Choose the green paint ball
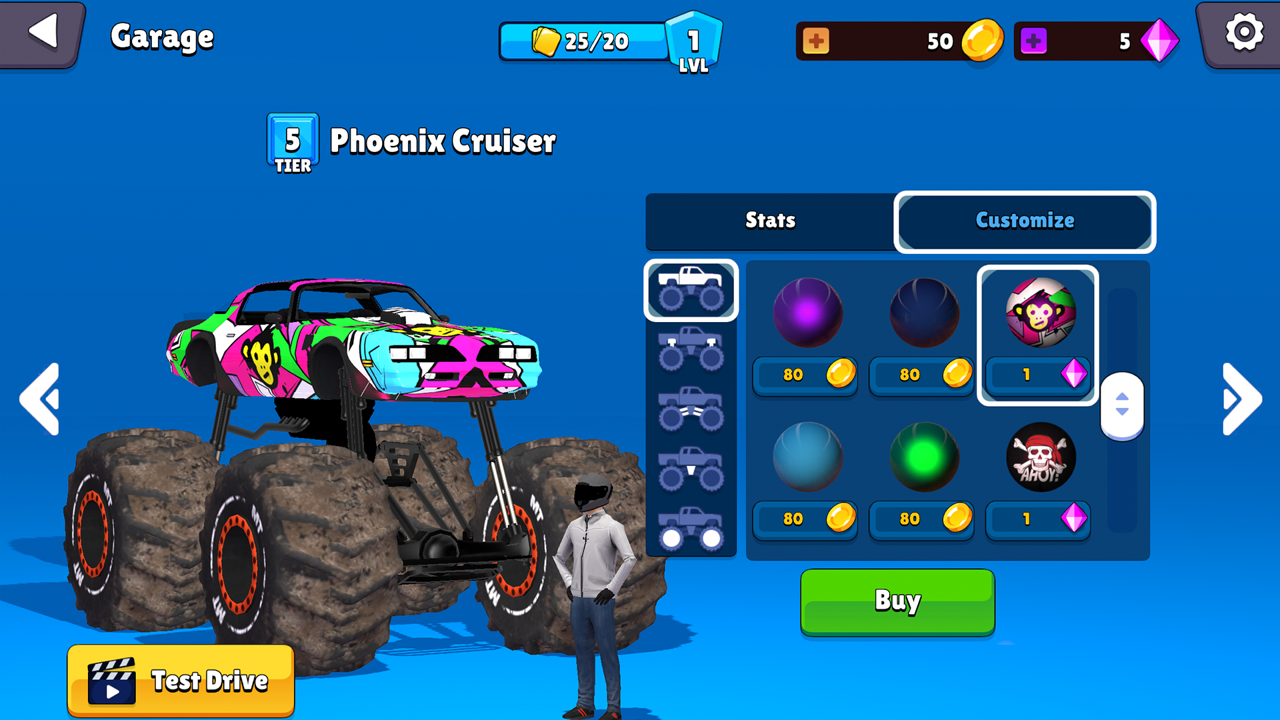 [922, 457]
